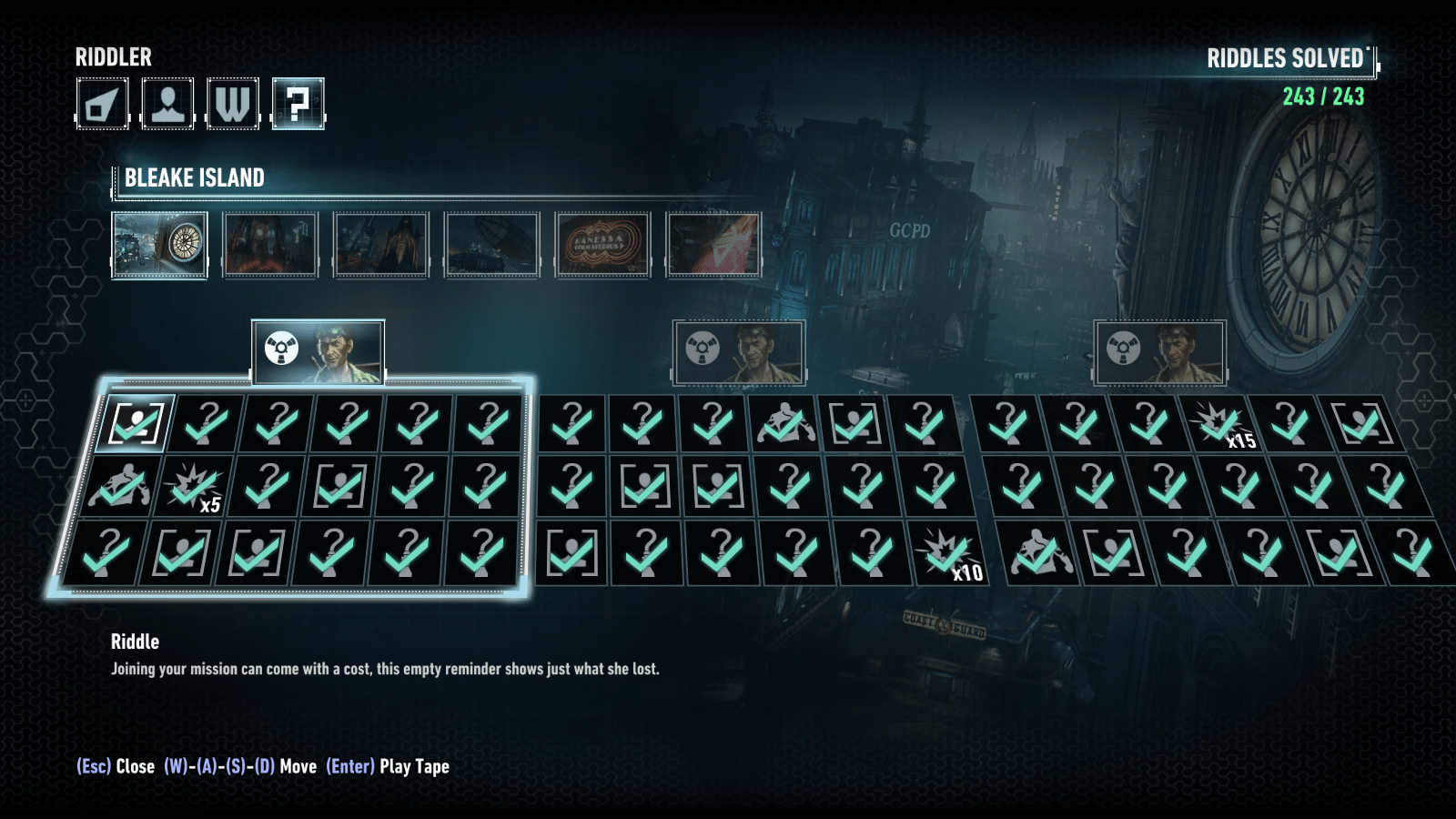The height and width of the screenshot is (819, 1456).
Task: Choose the x10 breakable objects tile
Action: 948,553
